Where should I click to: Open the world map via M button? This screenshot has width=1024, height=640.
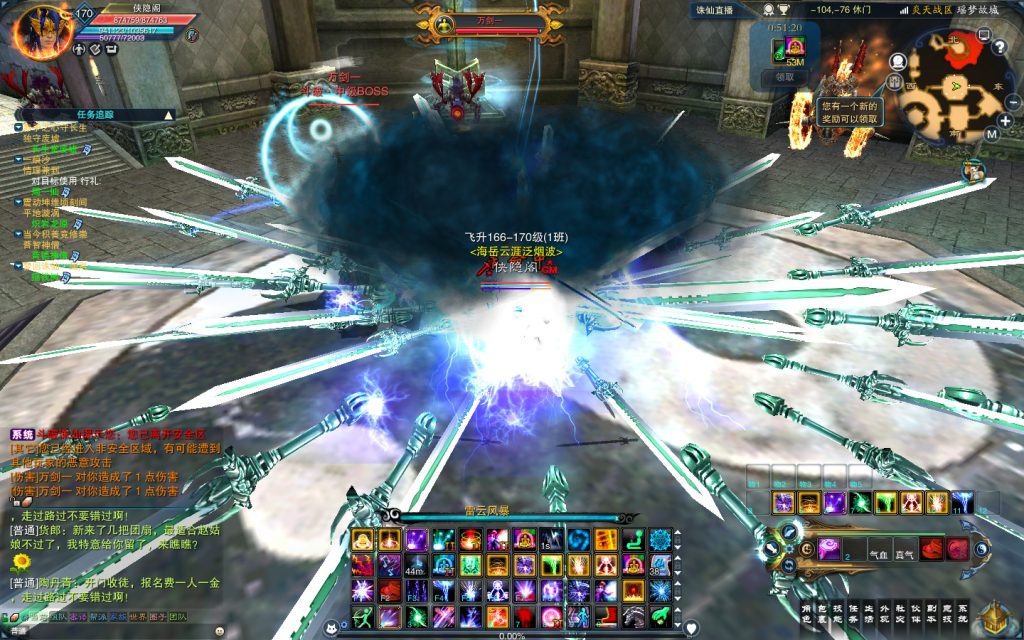pos(991,133)
